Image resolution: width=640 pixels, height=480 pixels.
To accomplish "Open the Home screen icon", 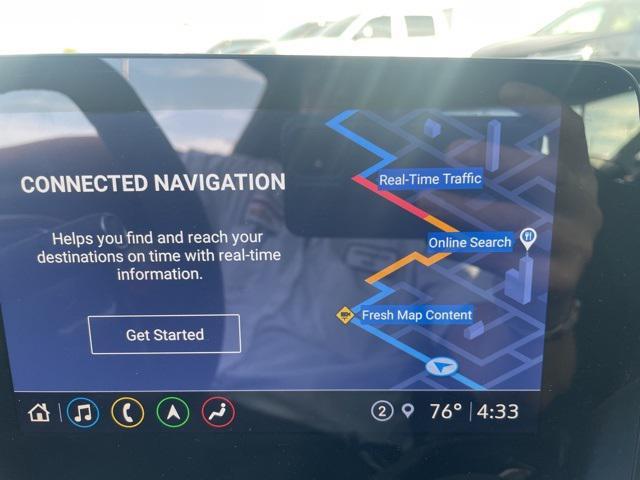I will 39,412.
